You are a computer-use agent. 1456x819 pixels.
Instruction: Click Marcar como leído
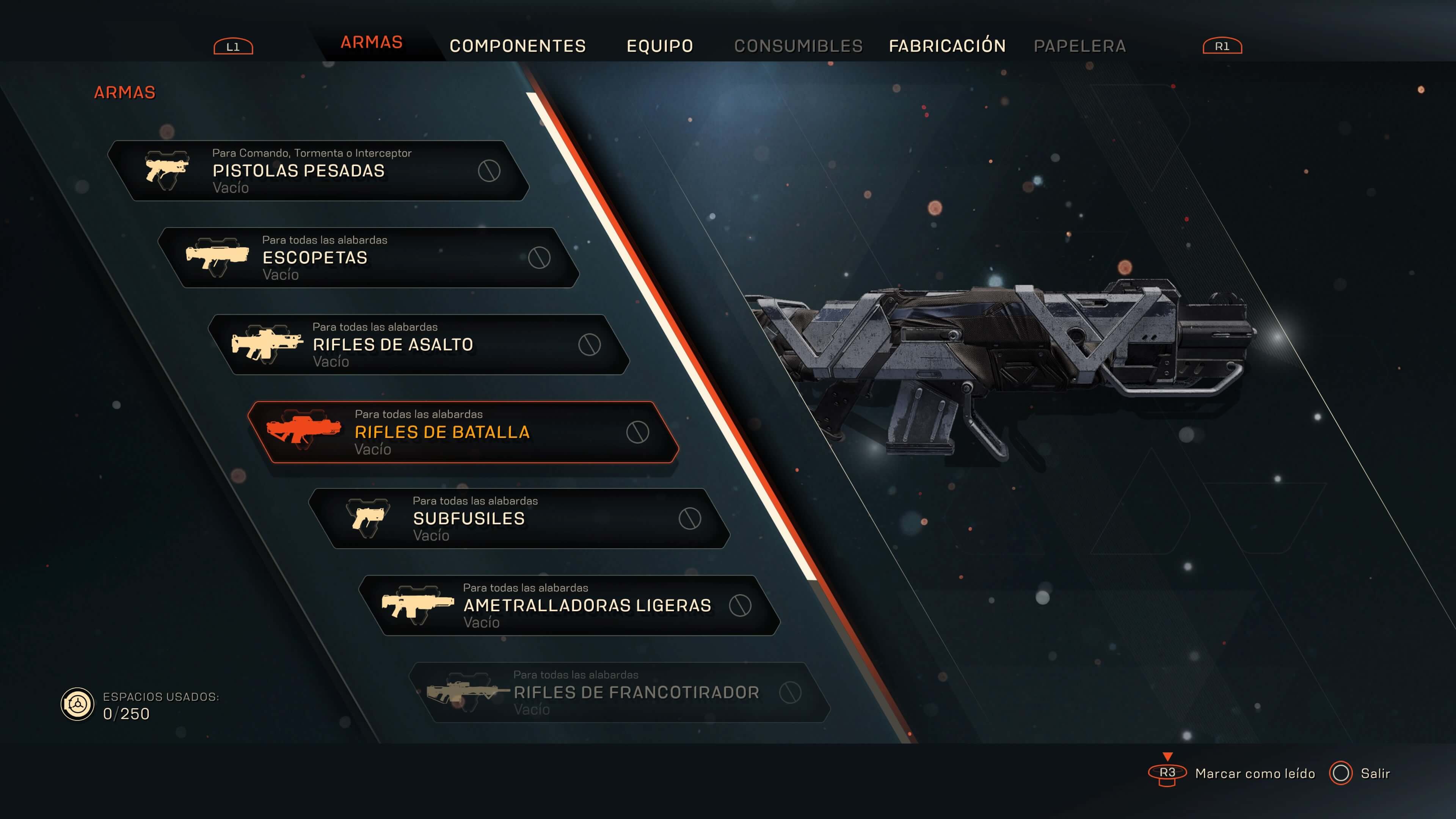[1254, 773]
